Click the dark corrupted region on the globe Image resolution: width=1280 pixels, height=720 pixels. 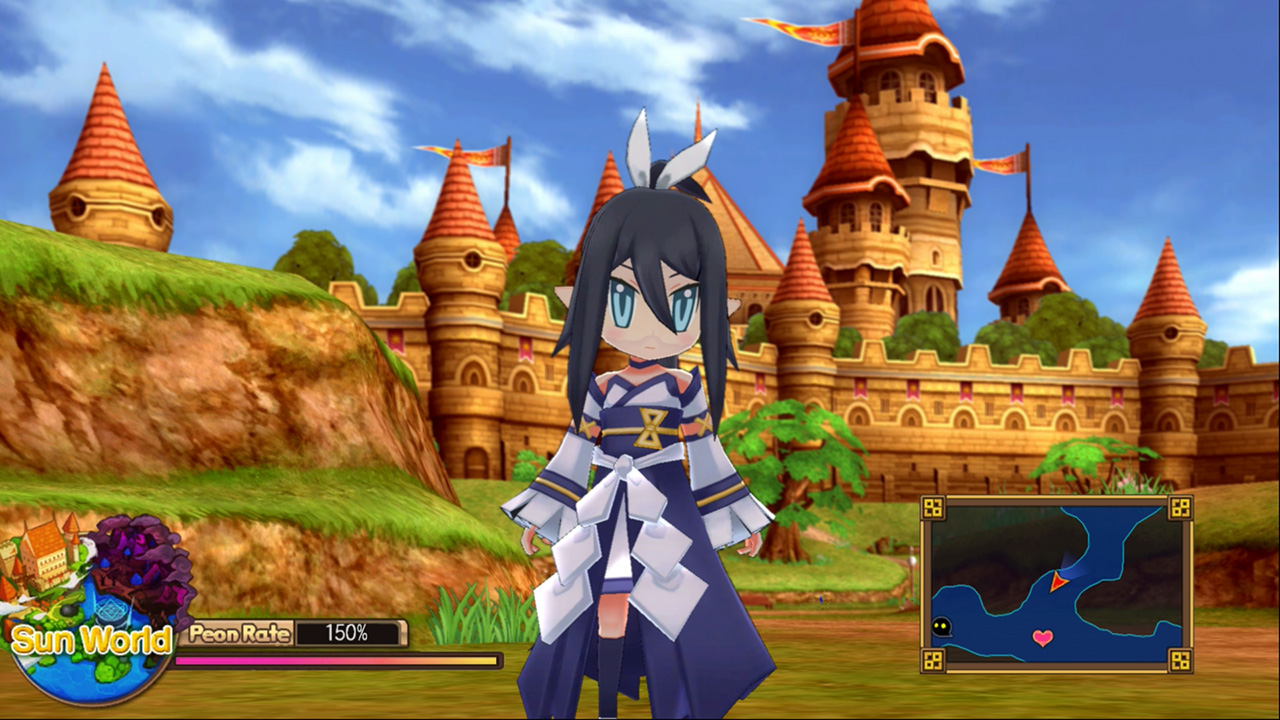coord(137,556)
